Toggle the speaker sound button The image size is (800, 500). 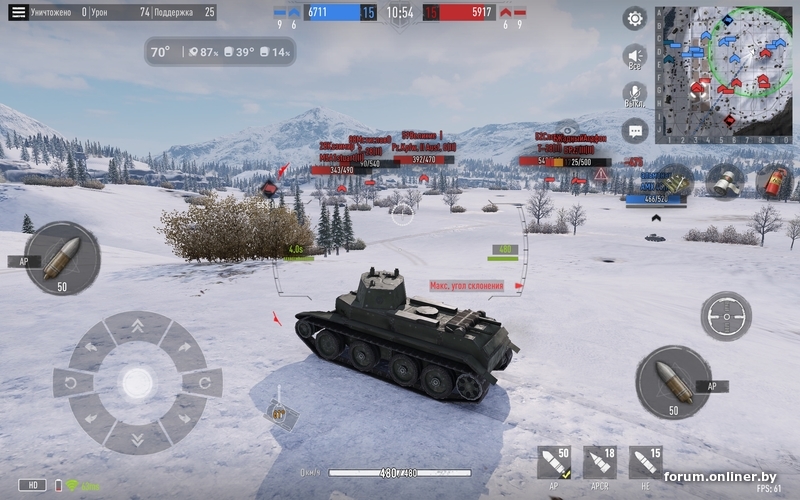point(634,56)
